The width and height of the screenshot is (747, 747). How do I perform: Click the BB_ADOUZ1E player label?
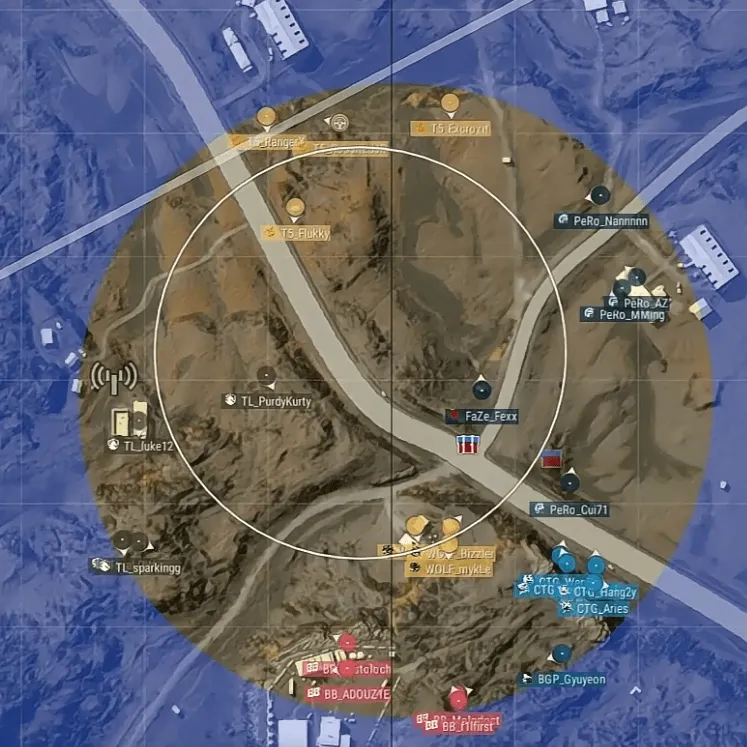356,693
